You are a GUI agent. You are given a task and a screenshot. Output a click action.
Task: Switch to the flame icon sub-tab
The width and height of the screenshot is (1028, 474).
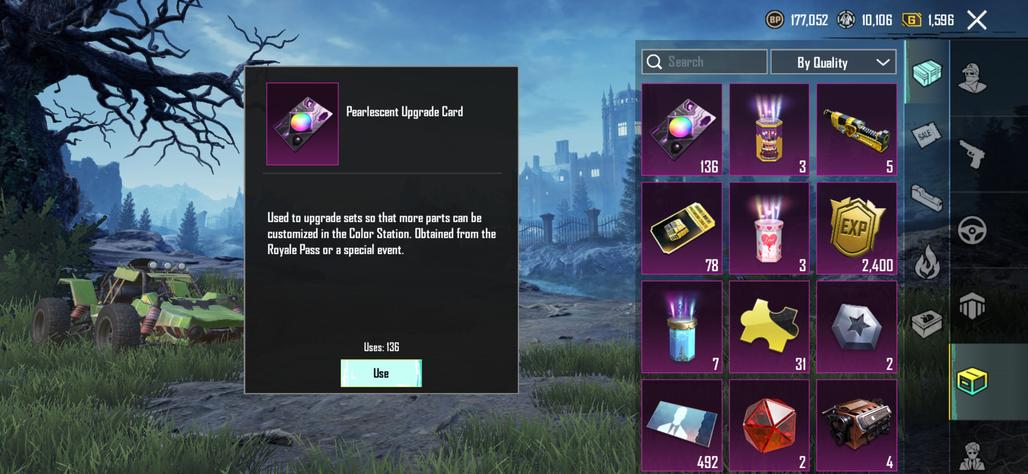coord(926,263)
